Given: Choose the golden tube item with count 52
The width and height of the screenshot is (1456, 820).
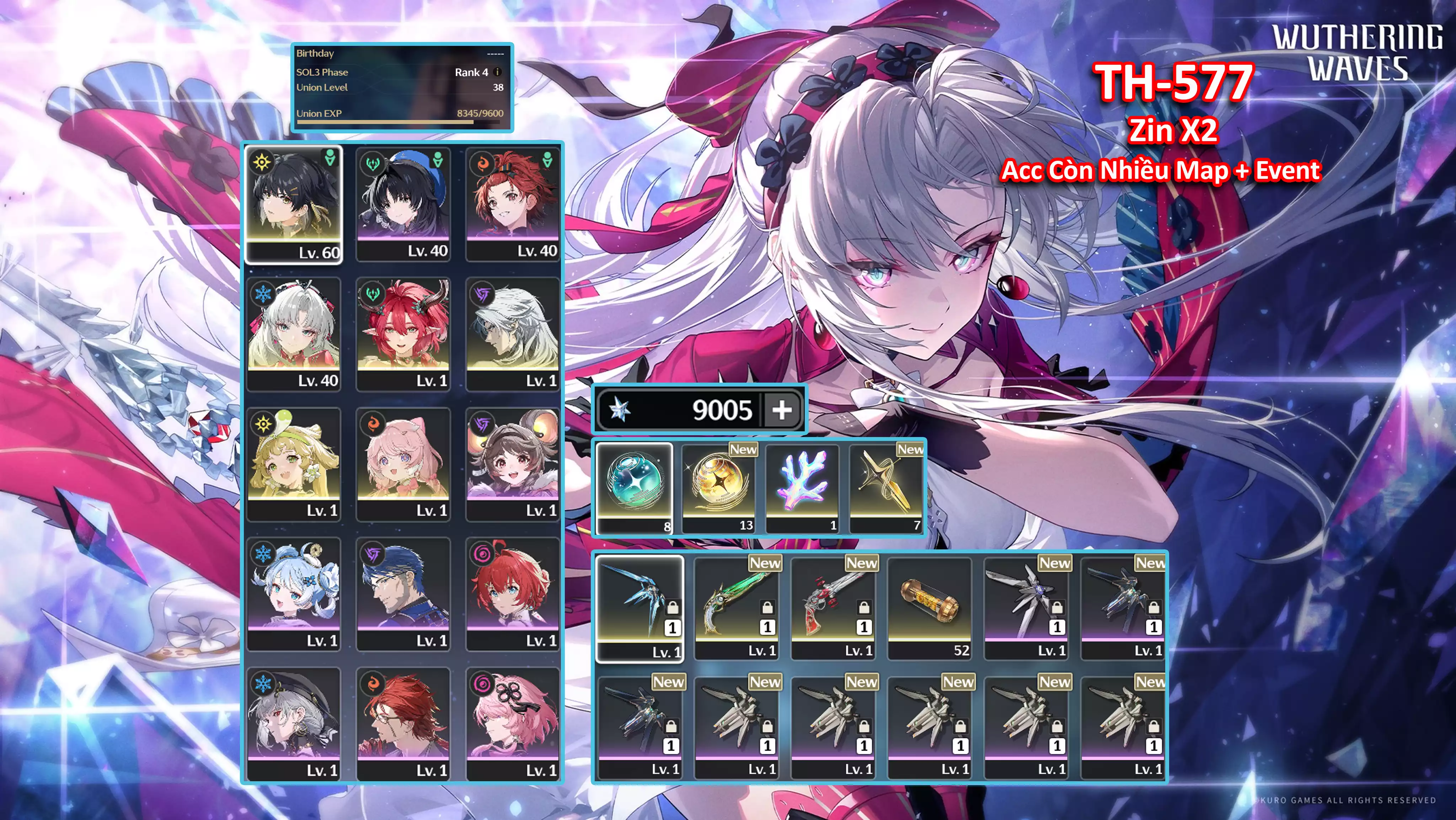Looking at the screenshot, I should [930, 608].
